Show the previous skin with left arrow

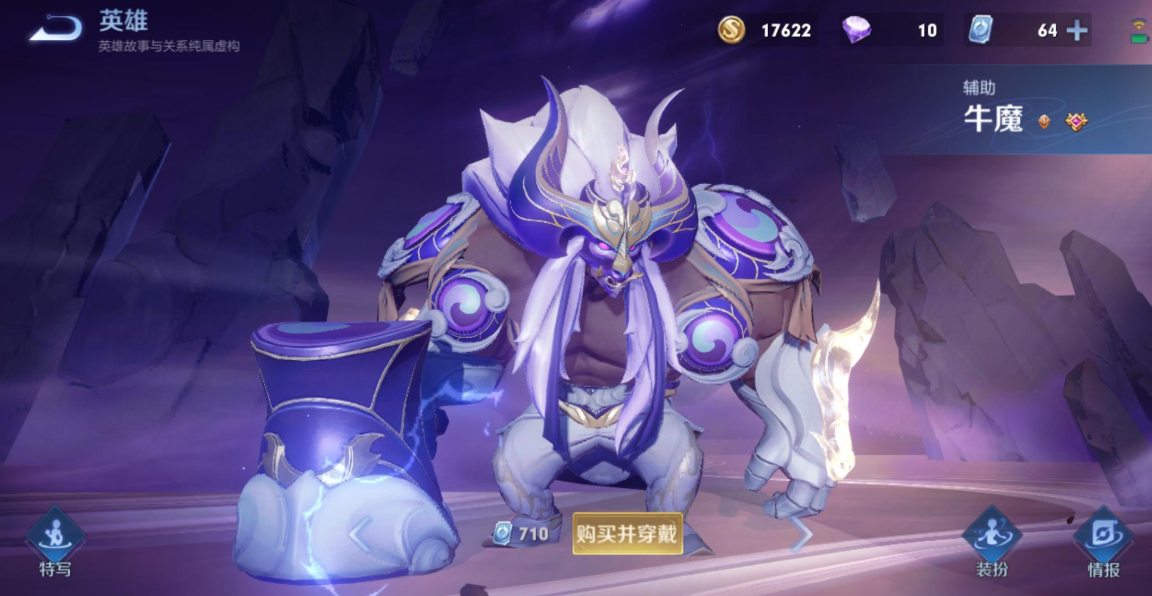(x=360, y=534)
